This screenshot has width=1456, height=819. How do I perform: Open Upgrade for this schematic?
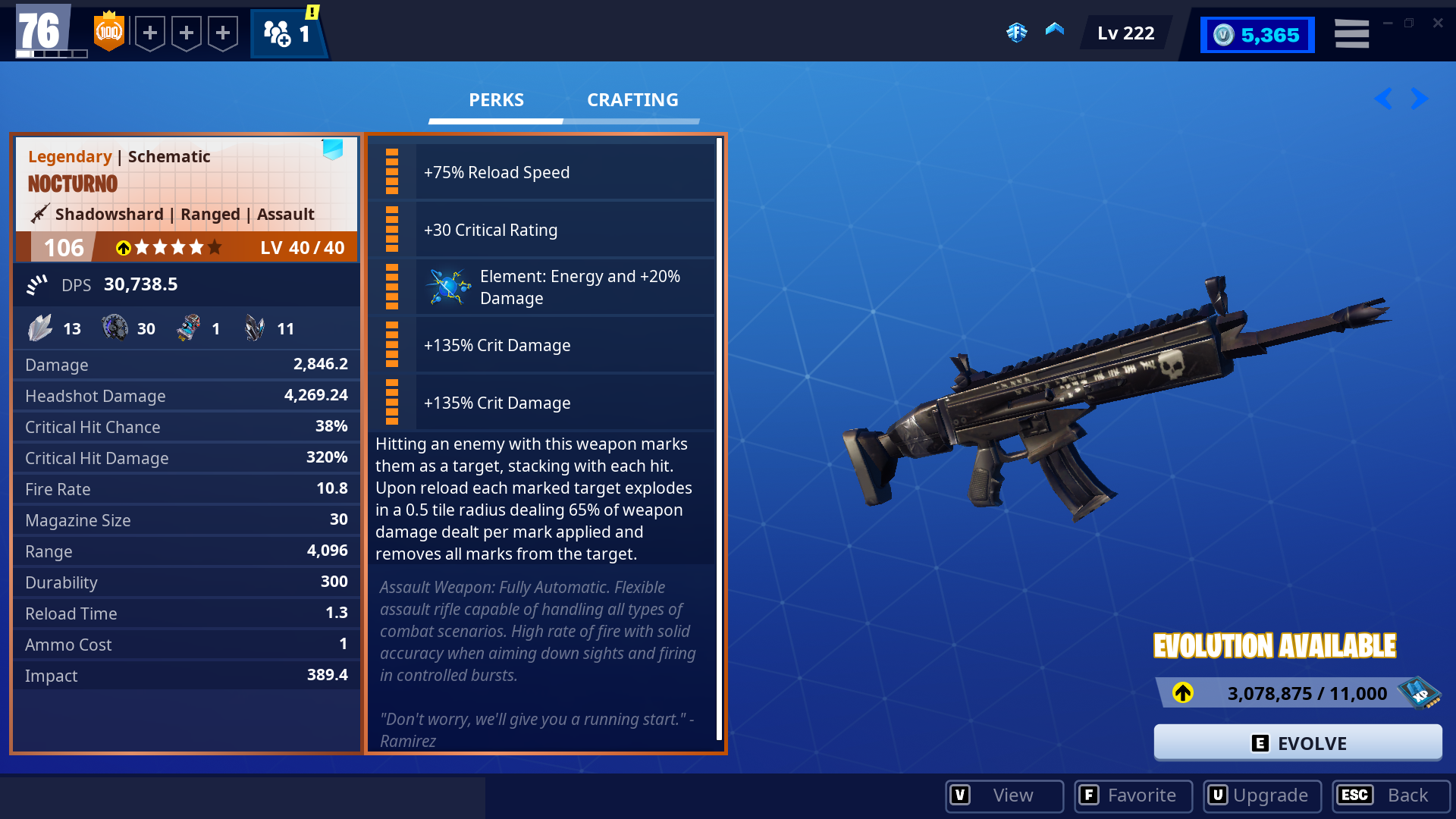pyautogui.click(x=1261, y=795)
